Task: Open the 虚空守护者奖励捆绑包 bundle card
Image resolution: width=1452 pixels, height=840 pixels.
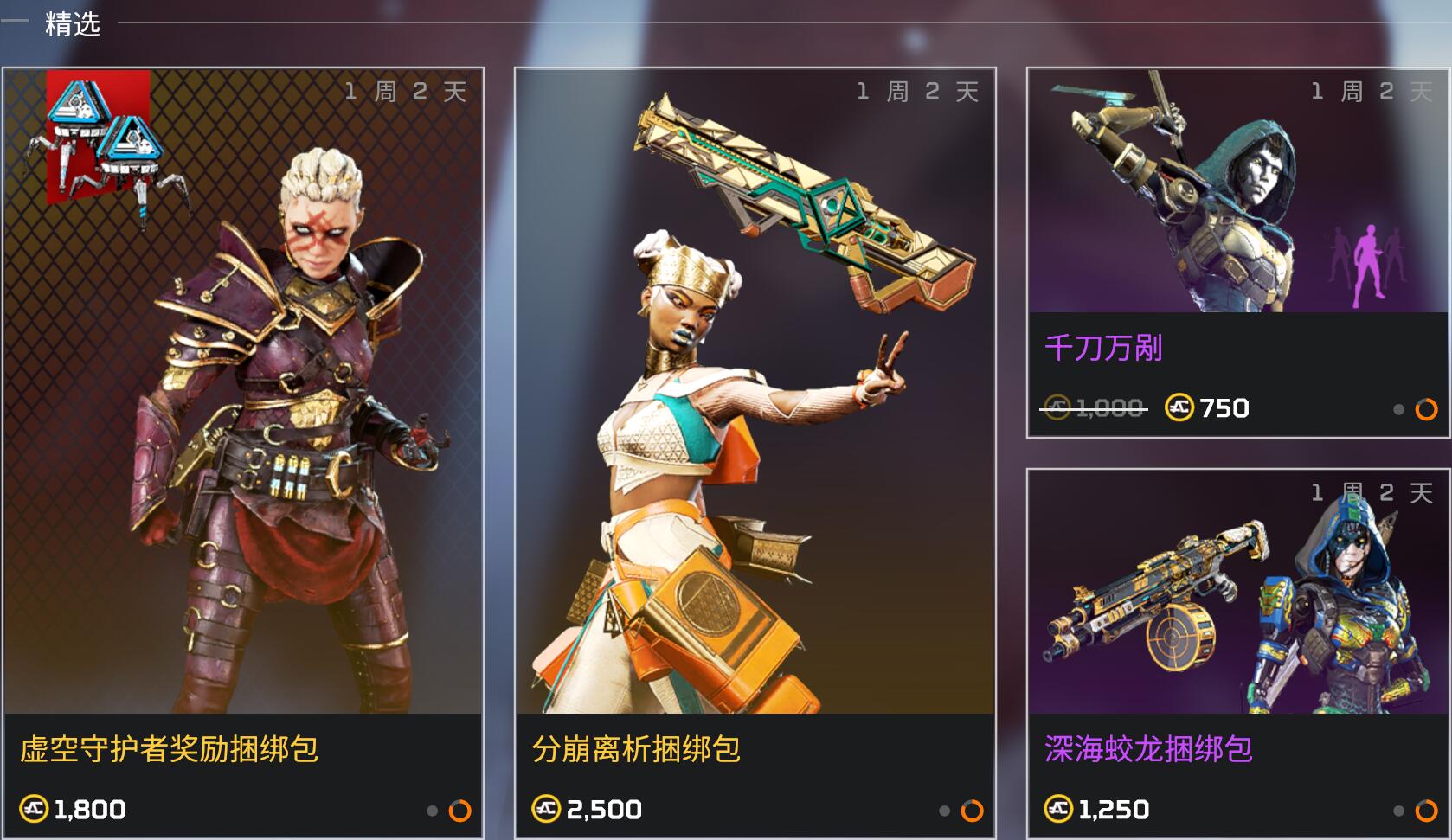Action: 242,450
